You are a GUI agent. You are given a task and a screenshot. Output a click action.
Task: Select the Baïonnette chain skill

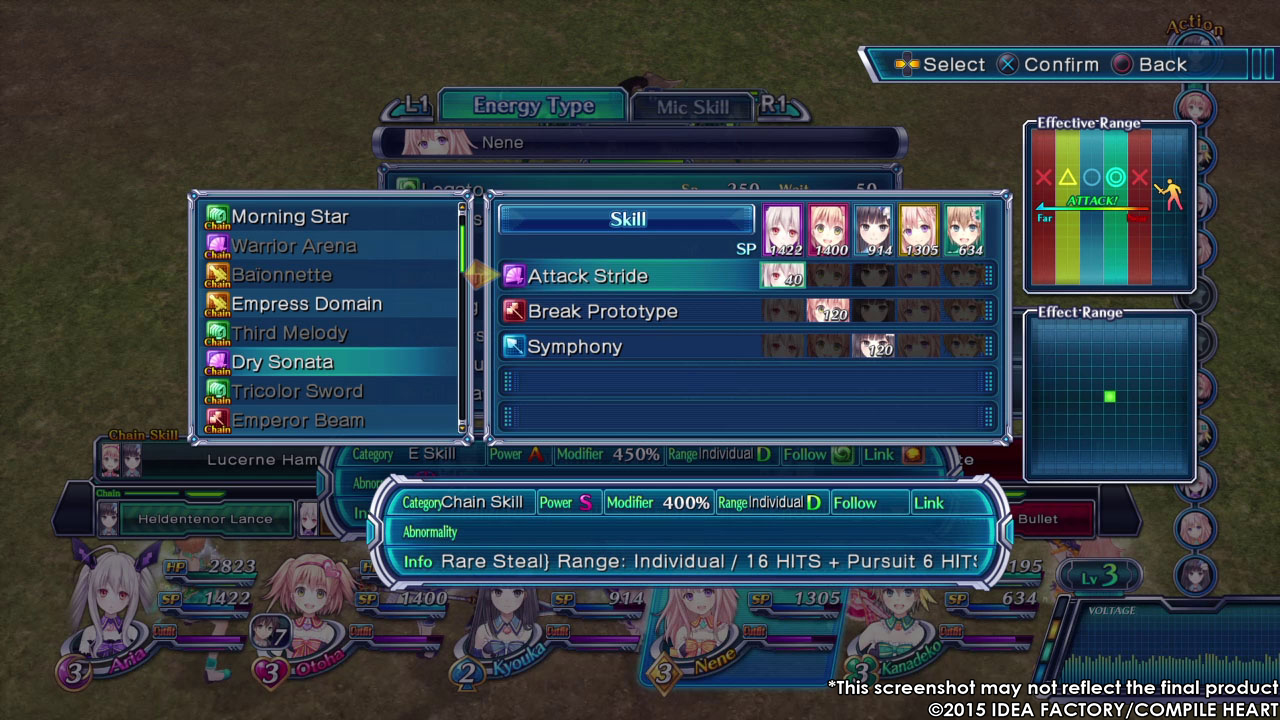click(x=281, y=274)
